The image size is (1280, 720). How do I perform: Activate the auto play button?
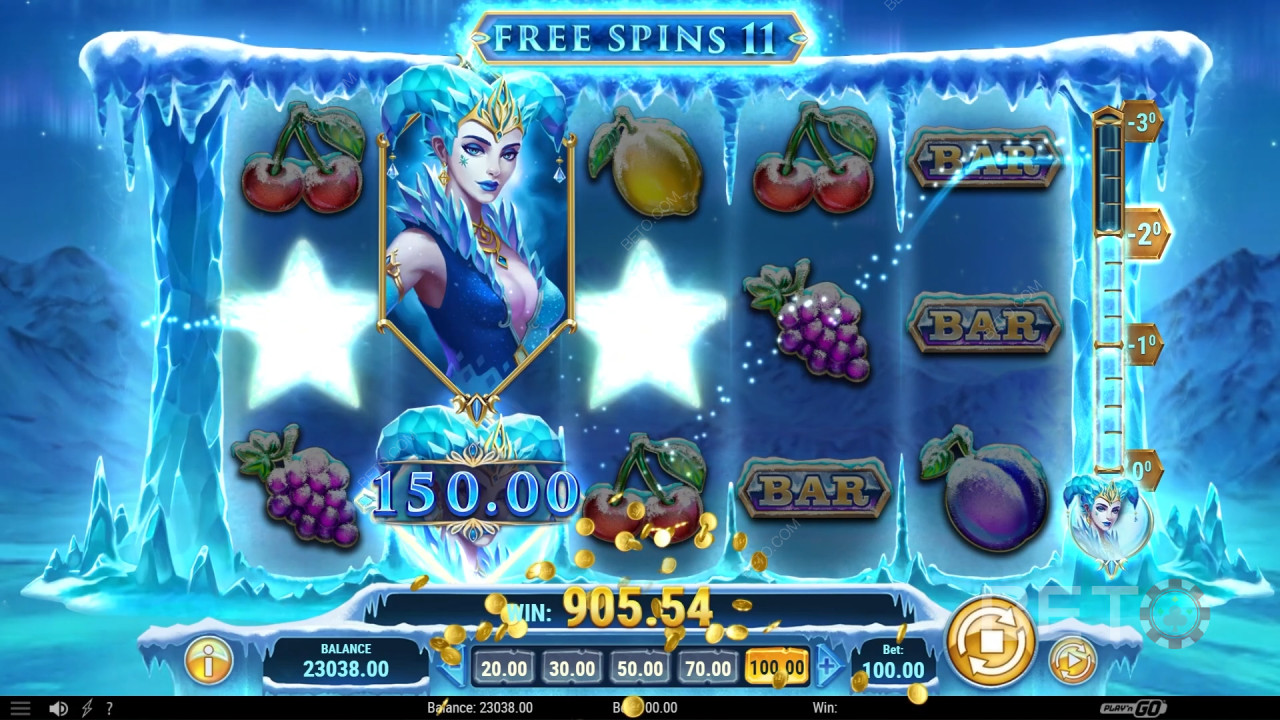coord(1072,661)
